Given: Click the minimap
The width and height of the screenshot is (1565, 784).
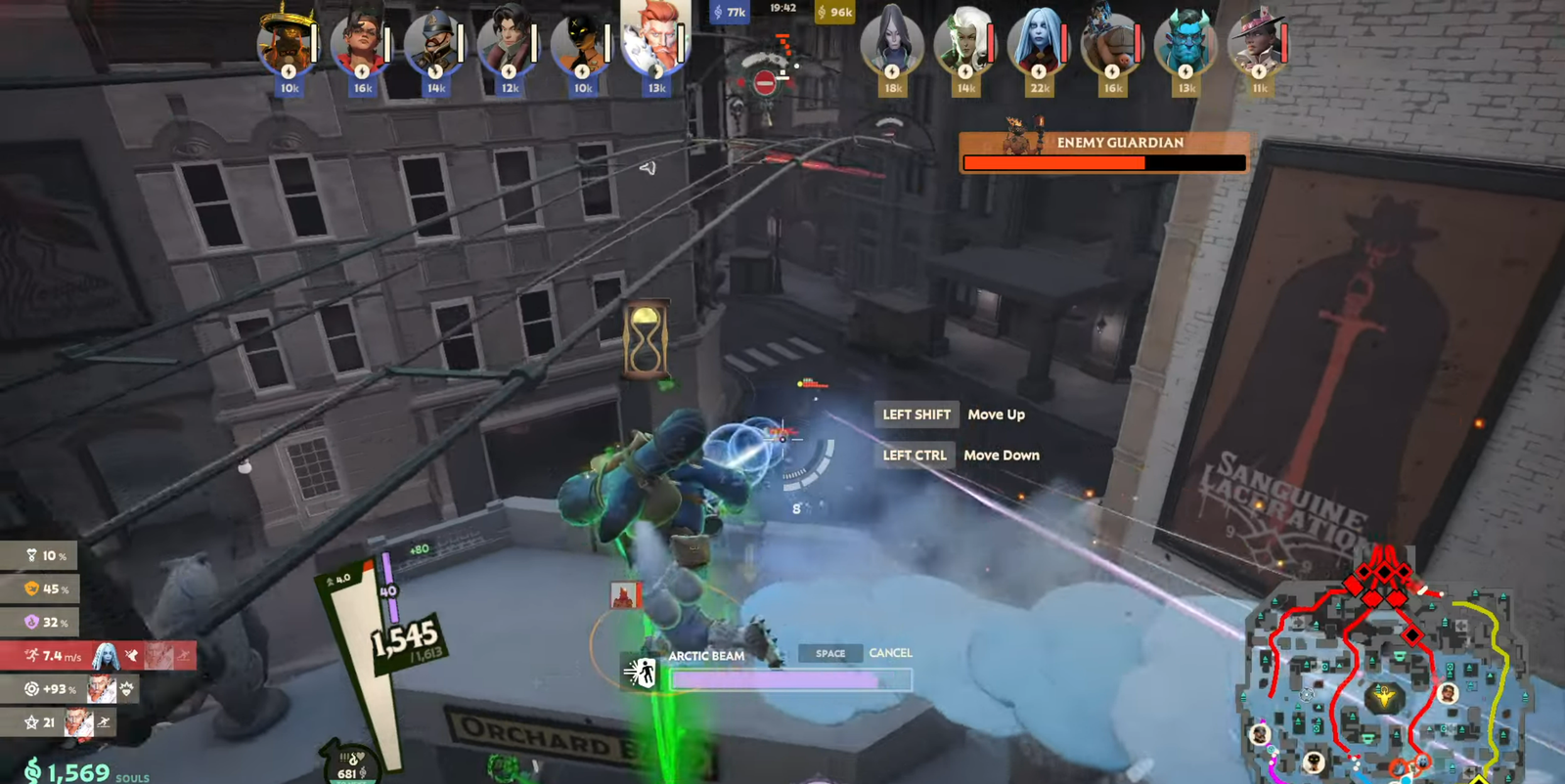Looking at the screenshot, I should pos(1384,675).
